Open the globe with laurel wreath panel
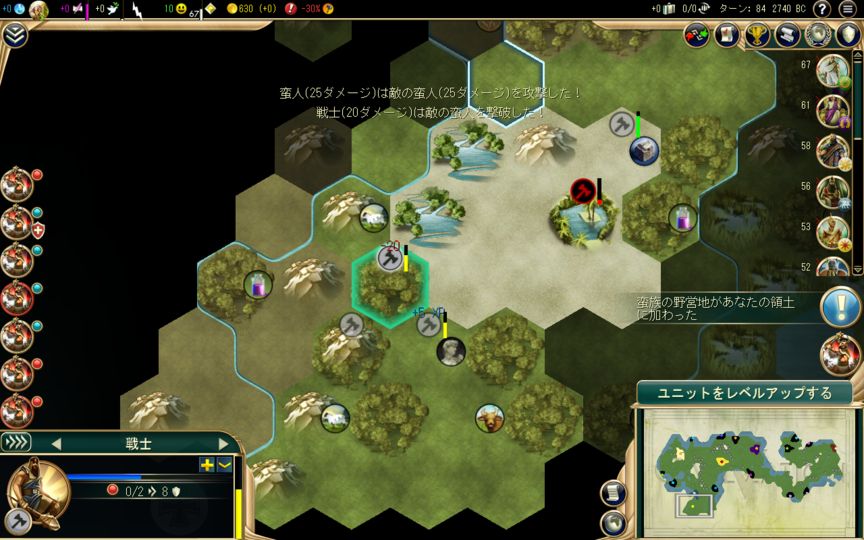This screenshot has height=540, width=864. (x=819, y=35)
